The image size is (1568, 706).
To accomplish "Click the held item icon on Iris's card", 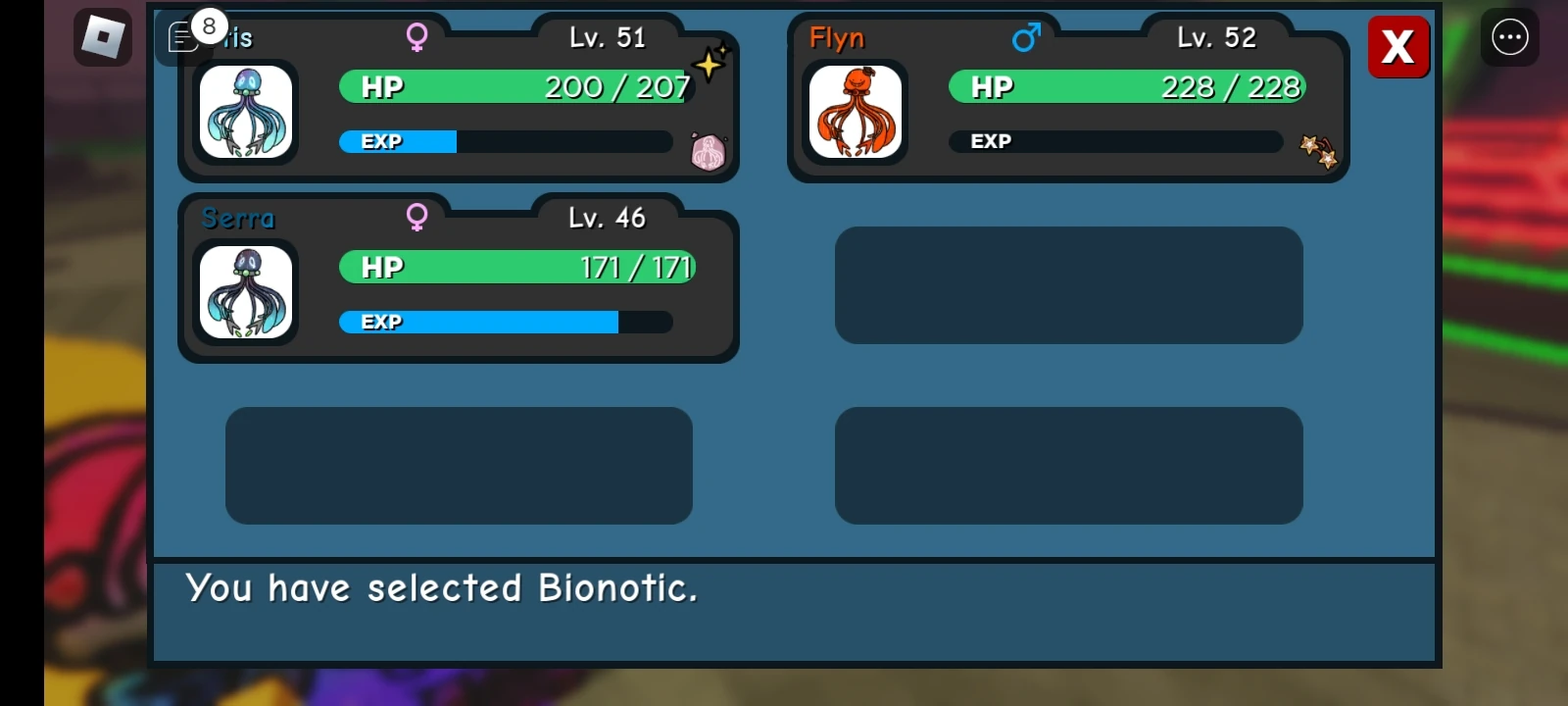I will 710,153.
